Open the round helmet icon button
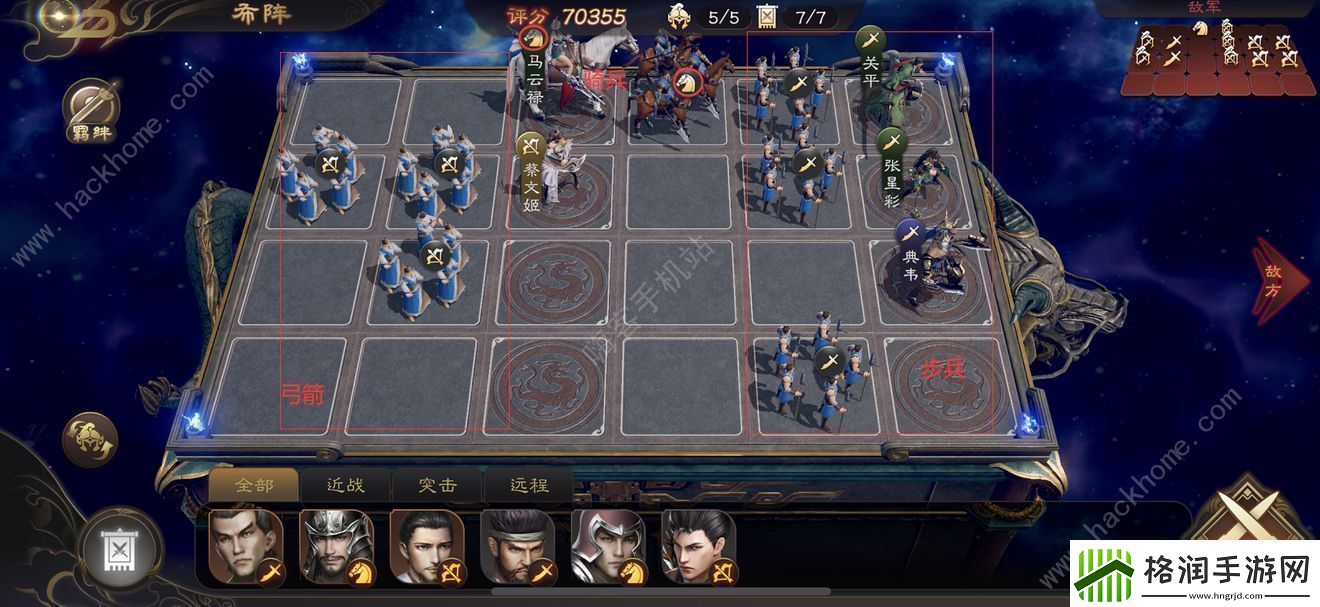 click(x=90, y=440)
